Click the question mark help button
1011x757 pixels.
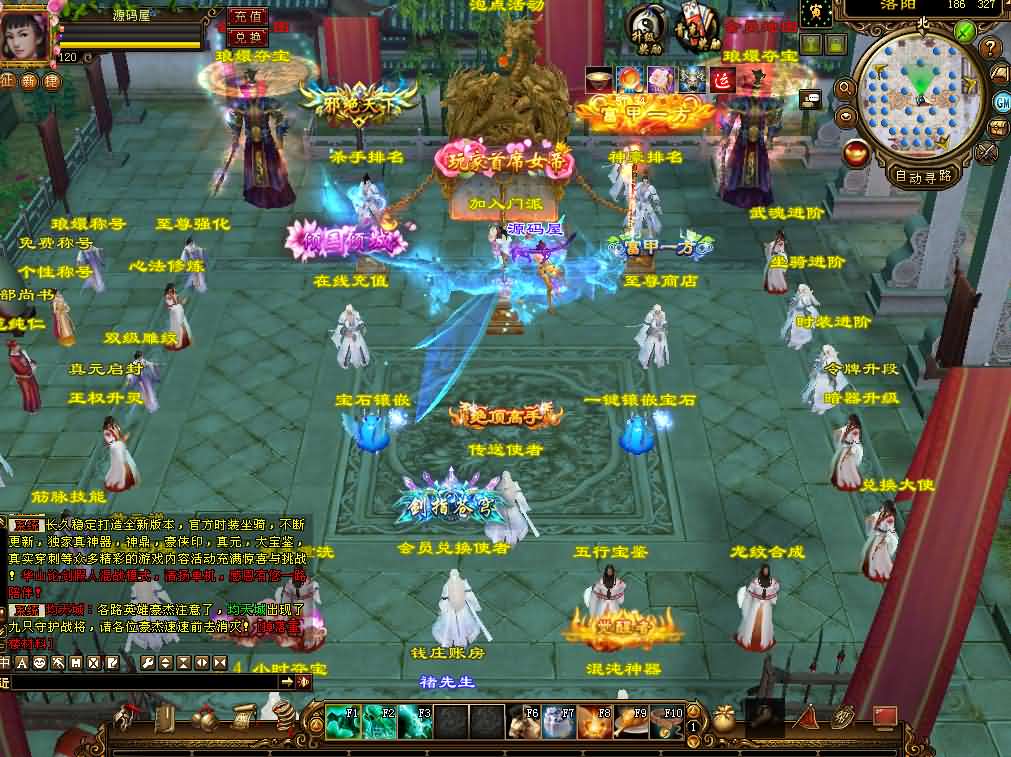[990, 48]
